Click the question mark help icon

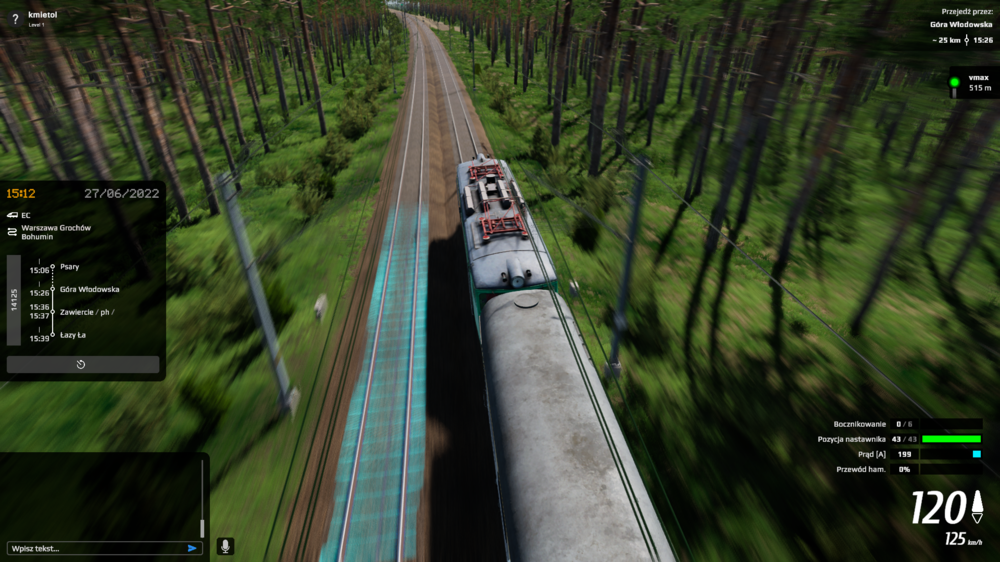click(x=15, y=19)
